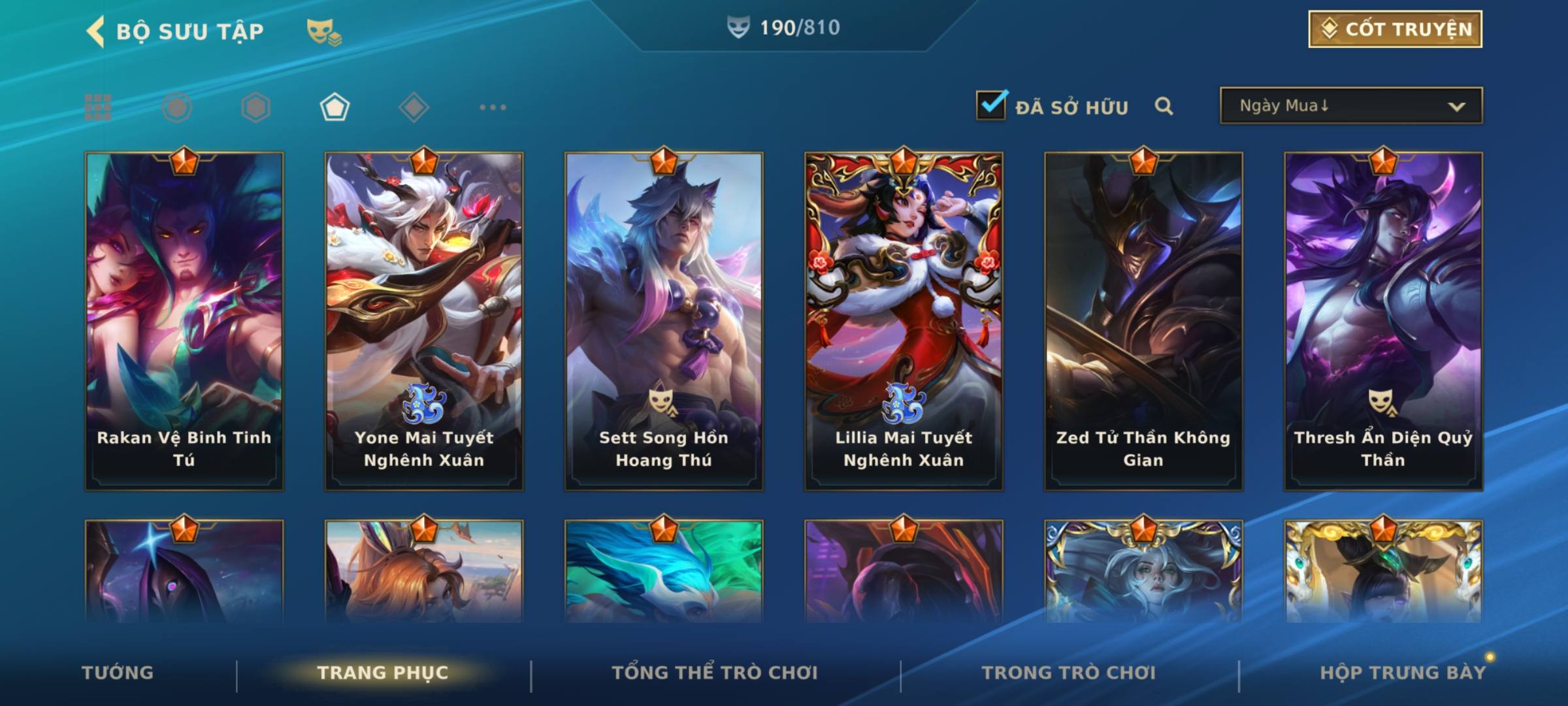1568x706 pixels.
Task: Select the grid all-rarities filter icon
Action: tap(98, 107)
